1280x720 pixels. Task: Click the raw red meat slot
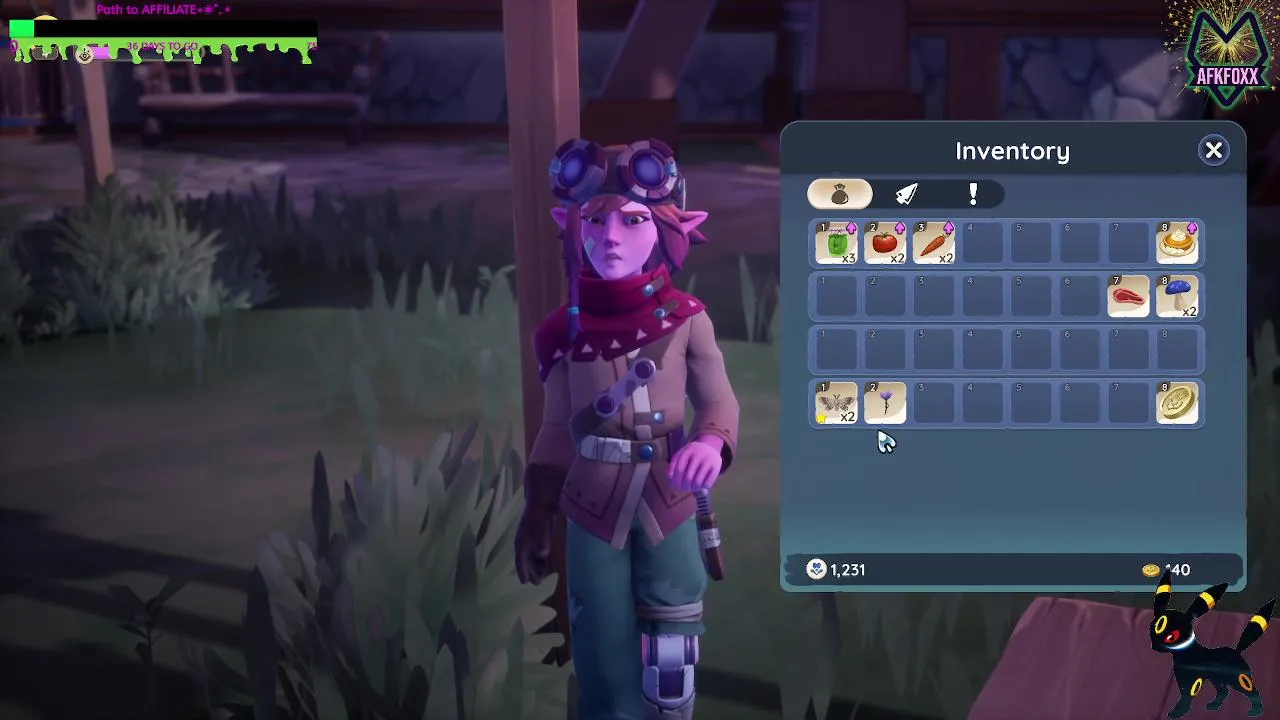(x=1128, y=297)
